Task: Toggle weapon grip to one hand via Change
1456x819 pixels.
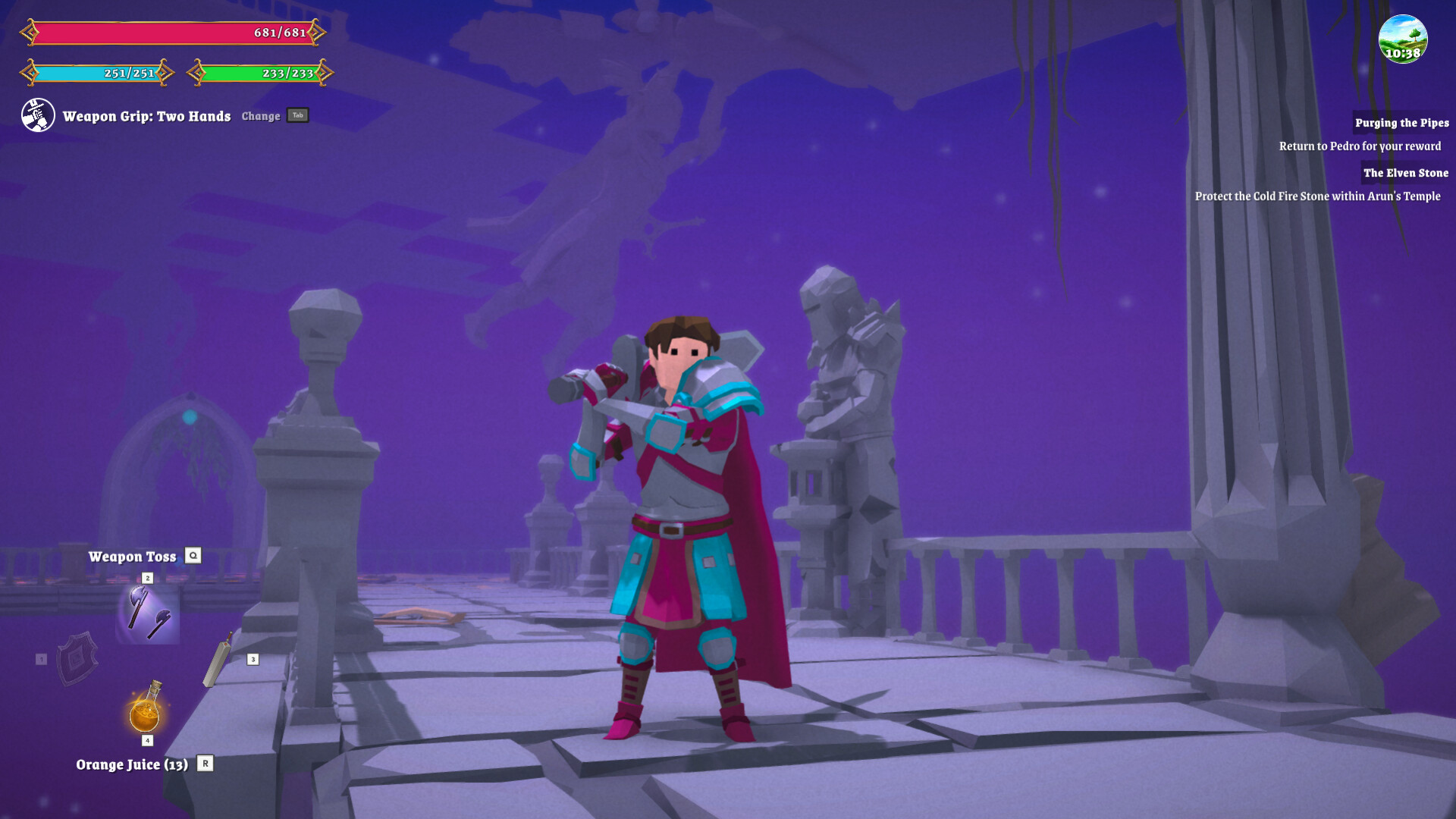Action: [261, 116]
